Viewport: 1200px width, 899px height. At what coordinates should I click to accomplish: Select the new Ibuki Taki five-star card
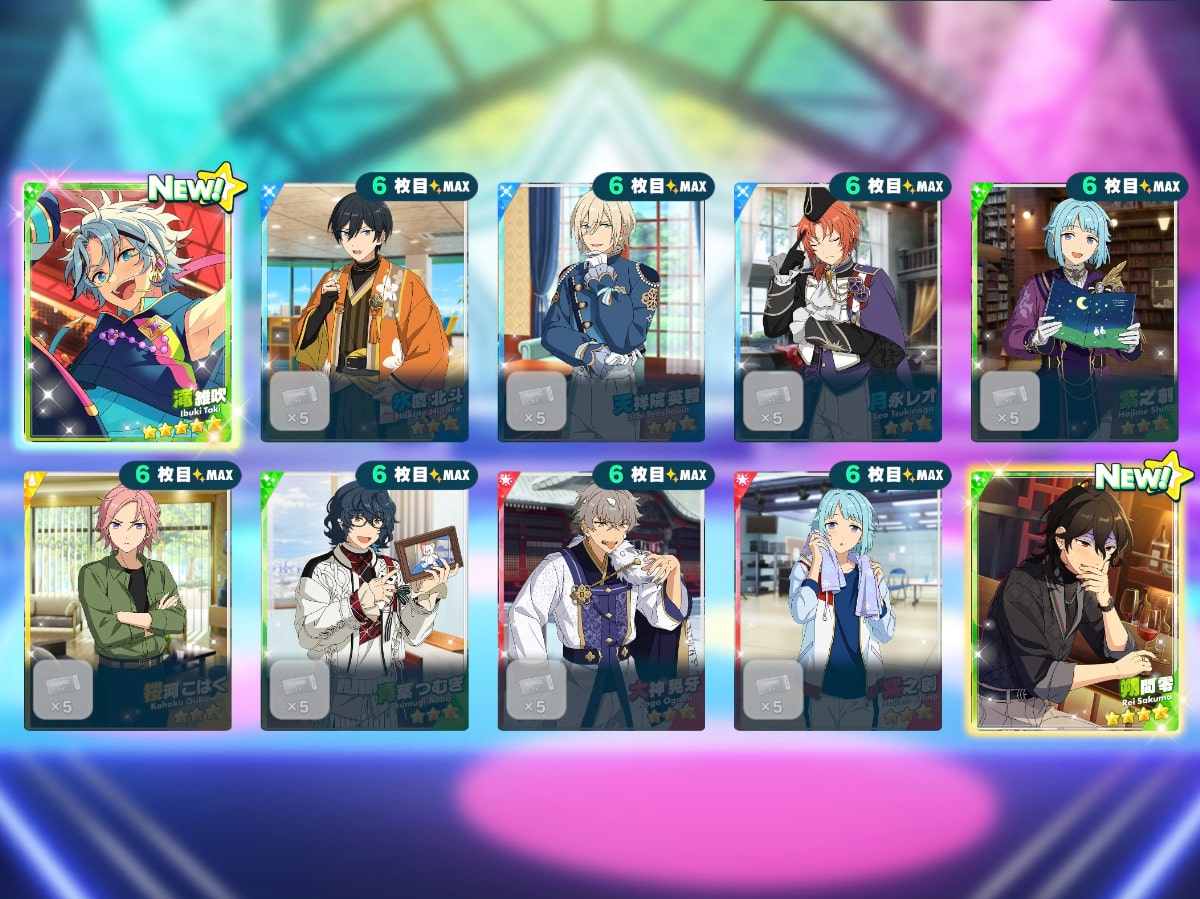(x=128, y=311)
